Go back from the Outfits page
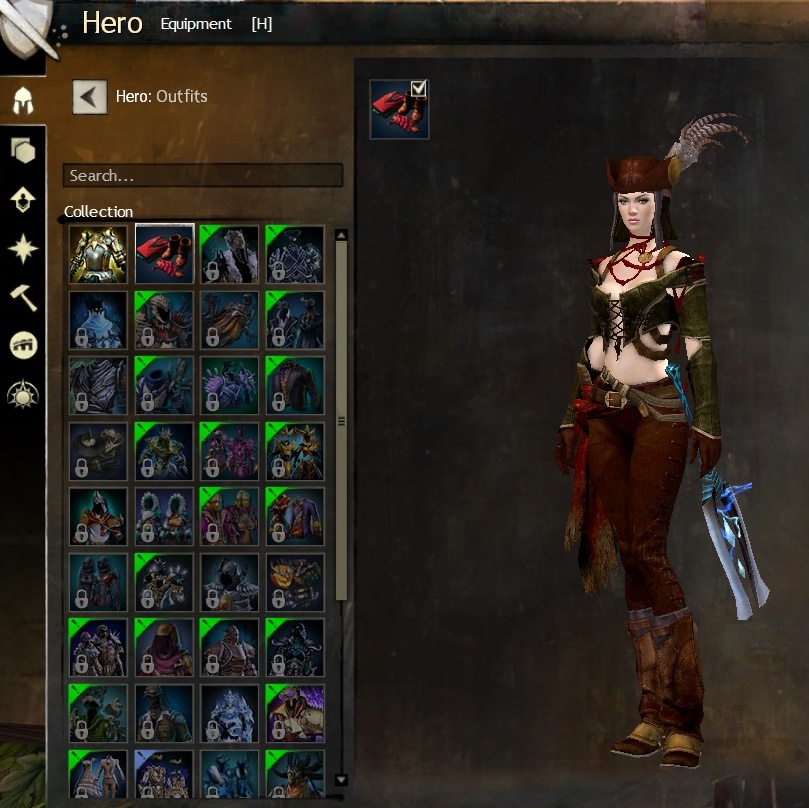 [90, 97]
